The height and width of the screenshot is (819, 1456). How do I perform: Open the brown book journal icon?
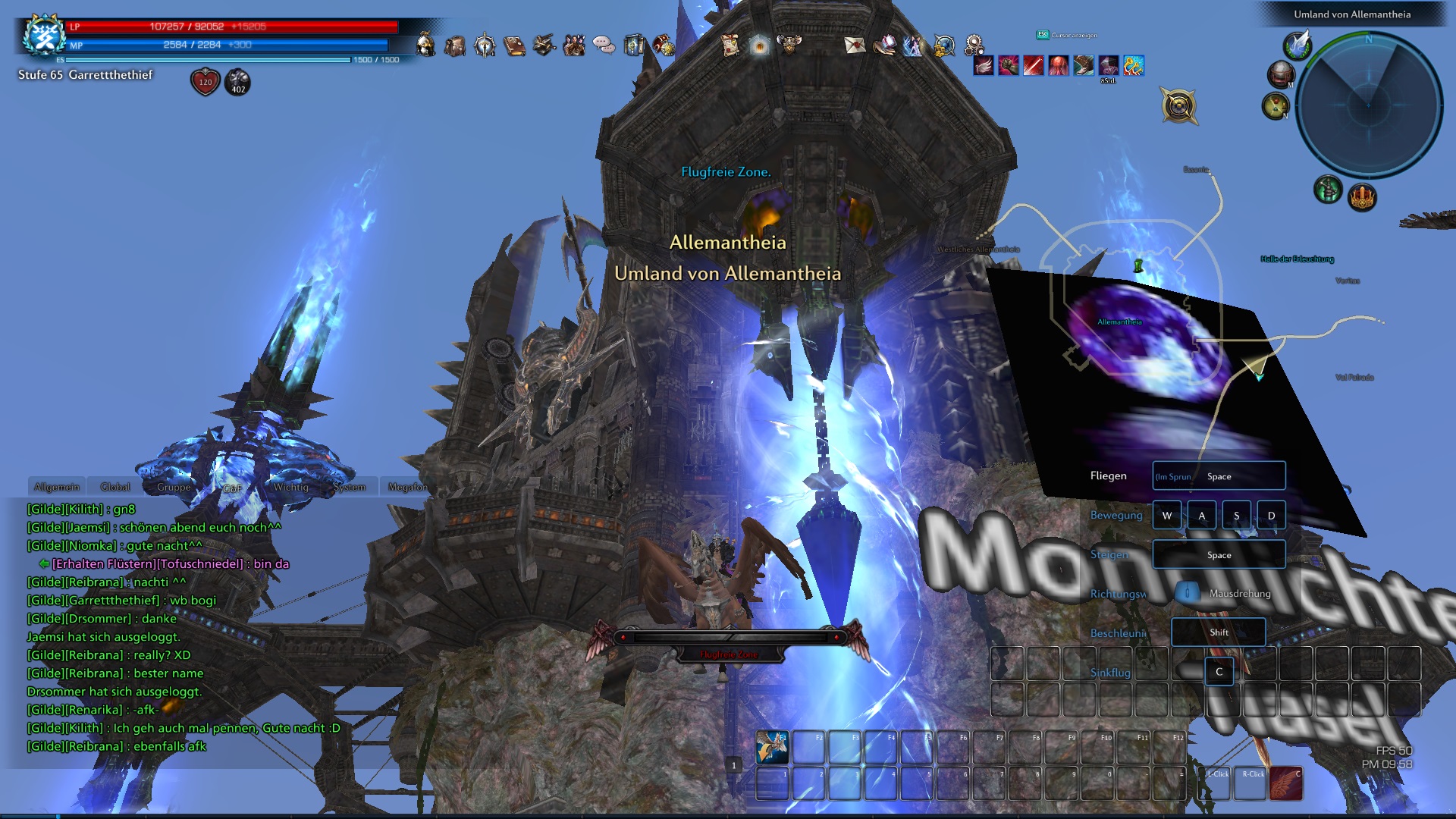coord(514,45)
